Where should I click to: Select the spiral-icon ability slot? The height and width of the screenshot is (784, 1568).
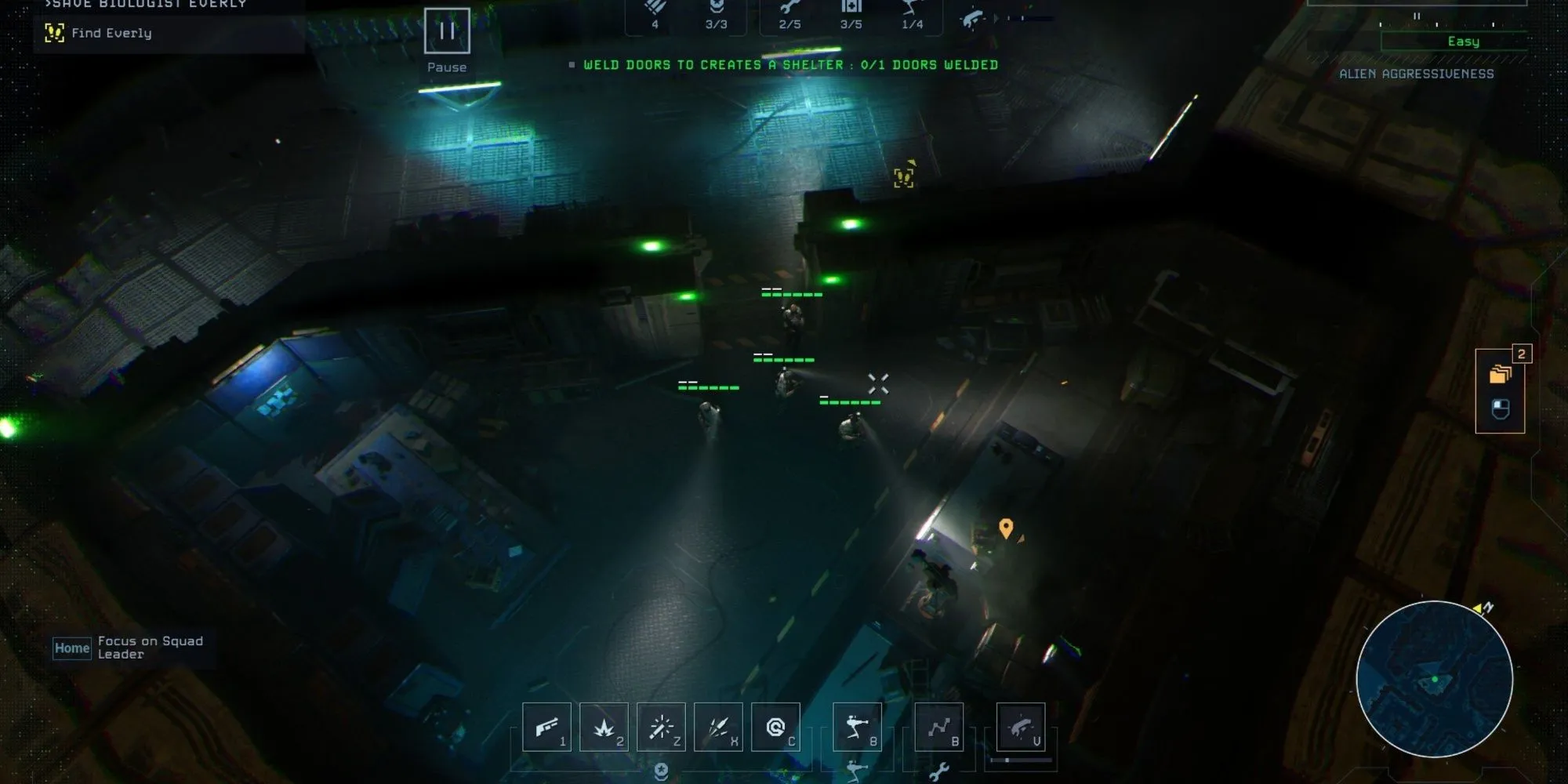[775, 728]
